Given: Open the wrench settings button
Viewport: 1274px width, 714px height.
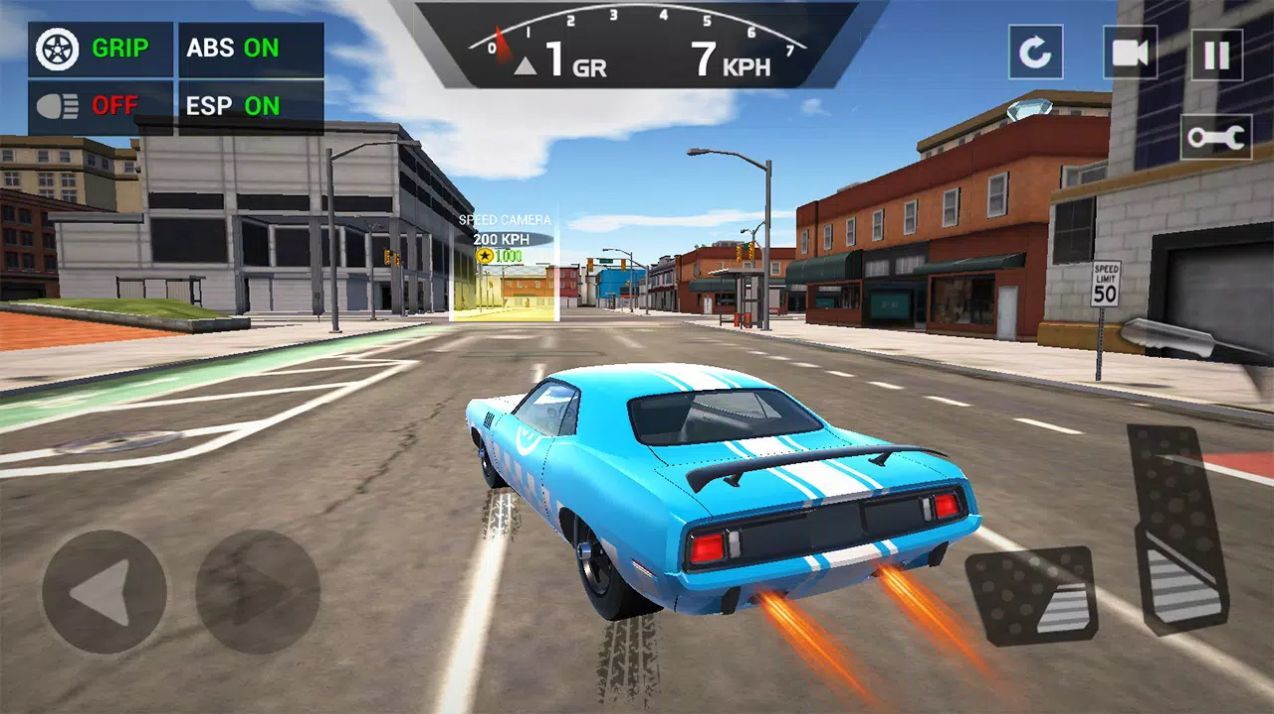Looking at the screenshot, I should 1215,137.
